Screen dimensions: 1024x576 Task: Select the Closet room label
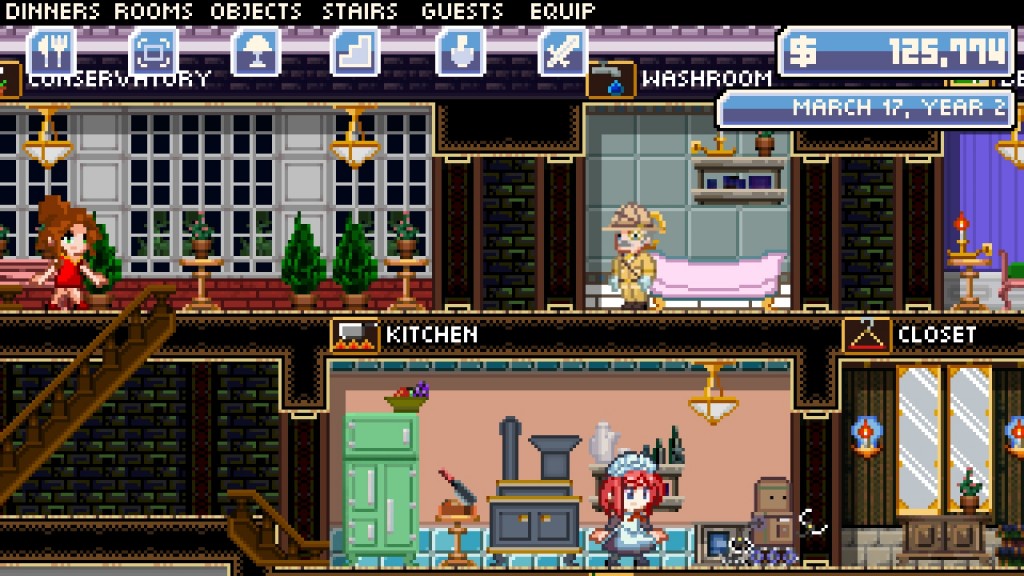click(936, 334)
